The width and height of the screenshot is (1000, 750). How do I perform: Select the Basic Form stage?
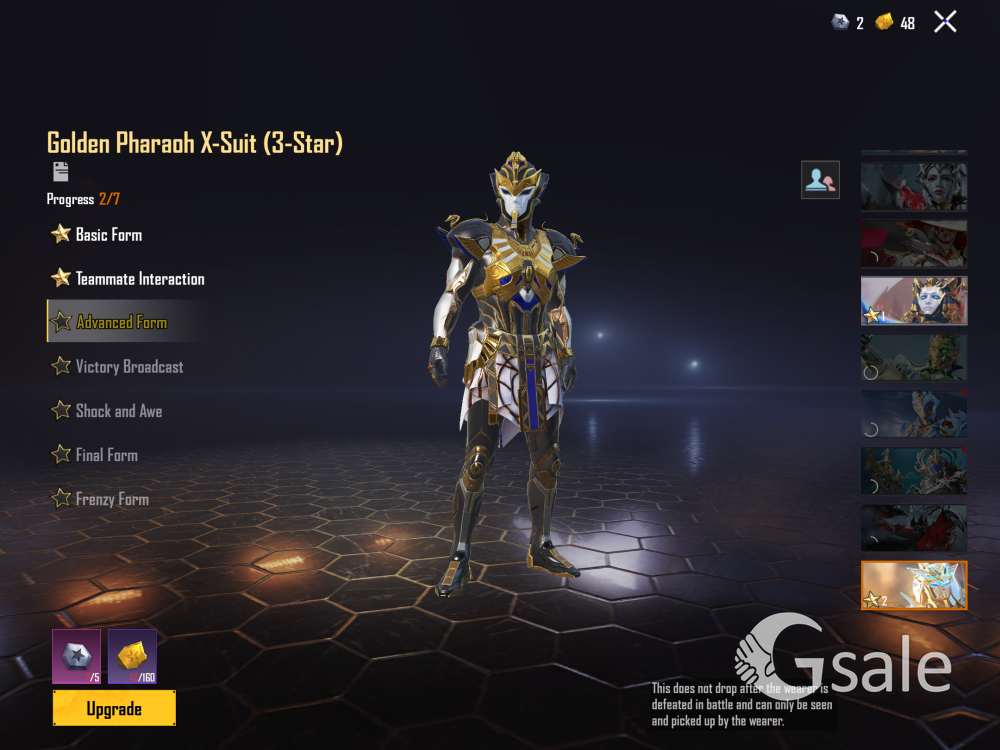[x=108, y=235]
